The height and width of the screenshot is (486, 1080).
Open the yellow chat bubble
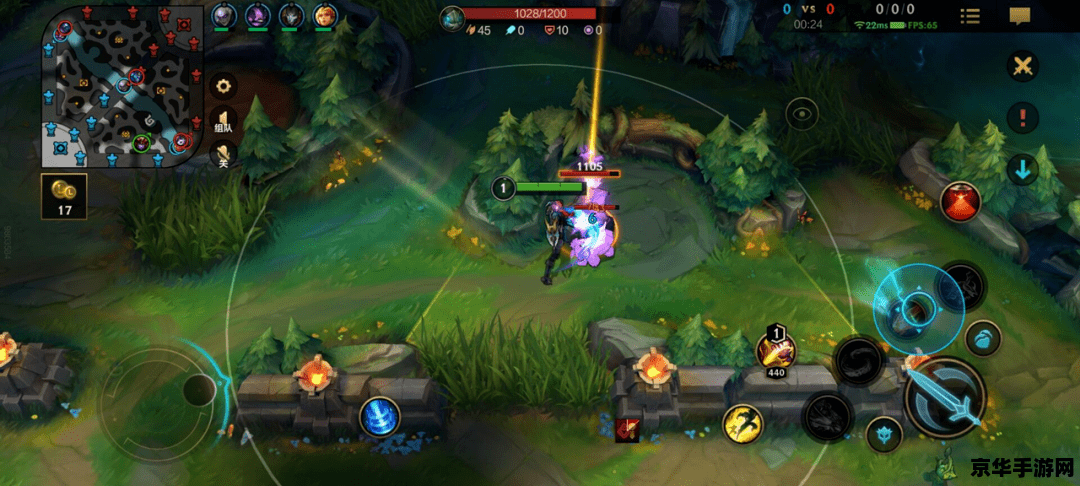pyautogui.click(x=1019, y=16)
